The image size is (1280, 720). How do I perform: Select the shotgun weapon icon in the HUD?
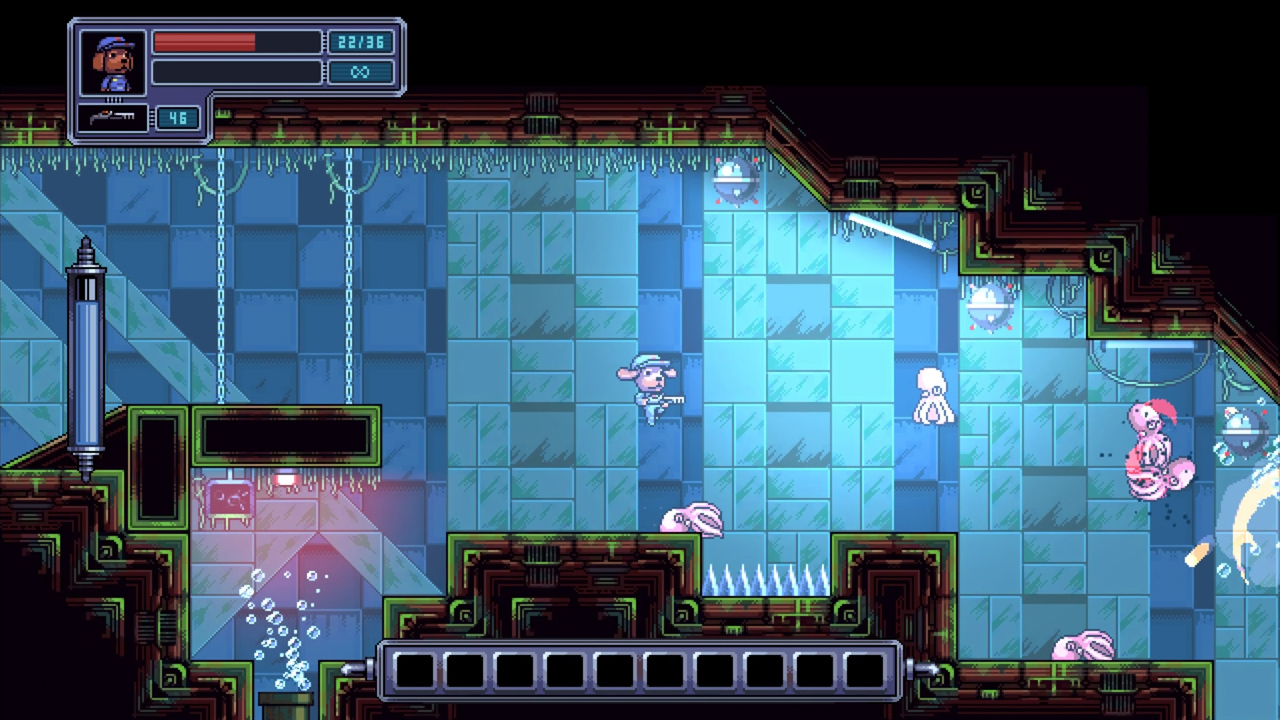pyautogui.click(x=113, y=118)
